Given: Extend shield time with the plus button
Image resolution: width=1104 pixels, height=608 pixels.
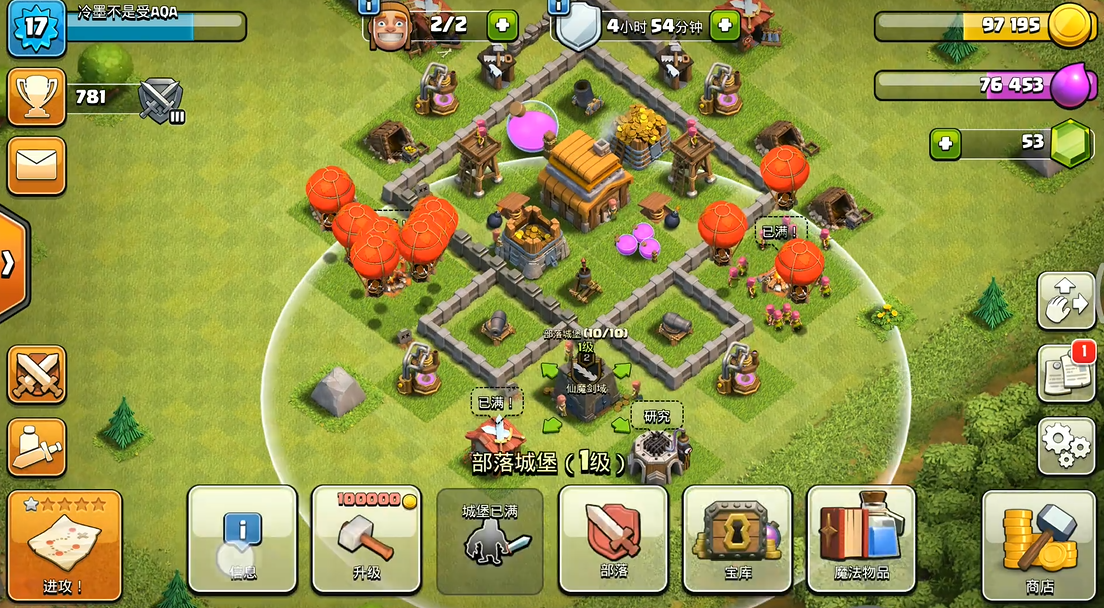Looking at the screenshot, I should coord(724,25).
